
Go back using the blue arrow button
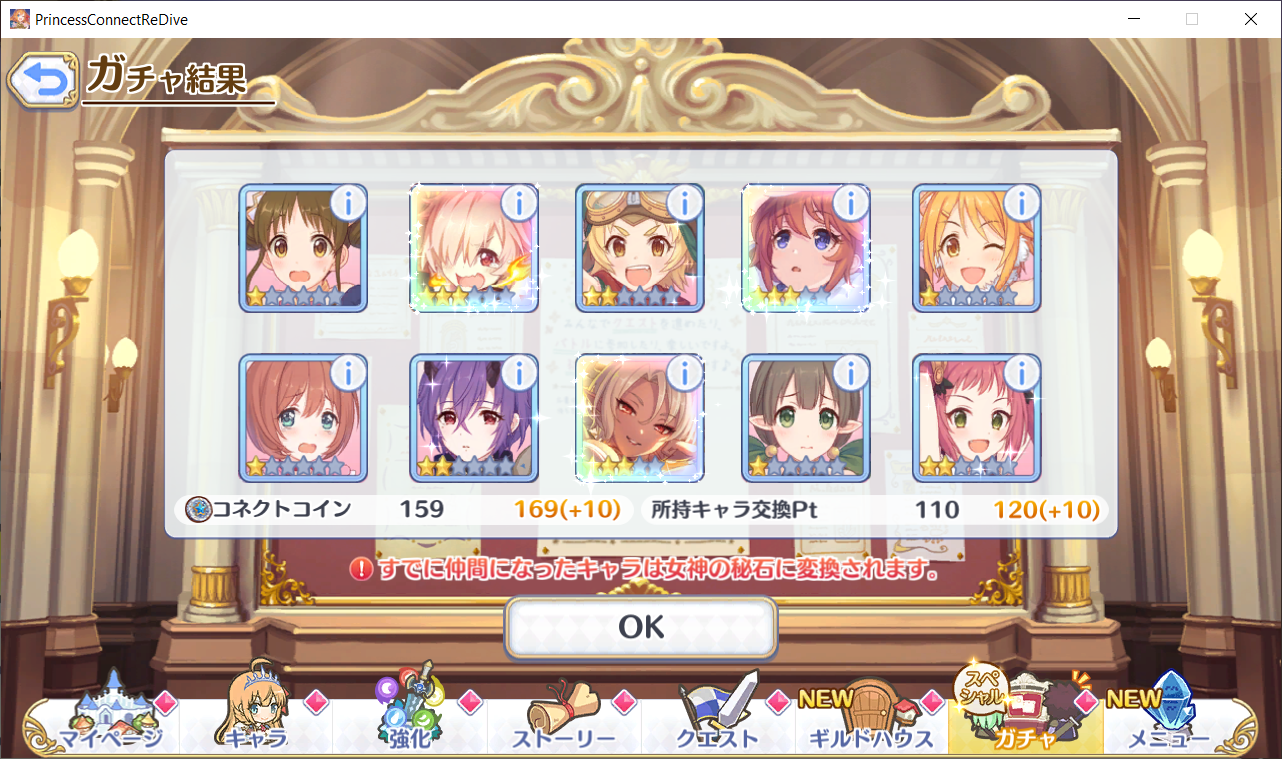tap(42, 82)
